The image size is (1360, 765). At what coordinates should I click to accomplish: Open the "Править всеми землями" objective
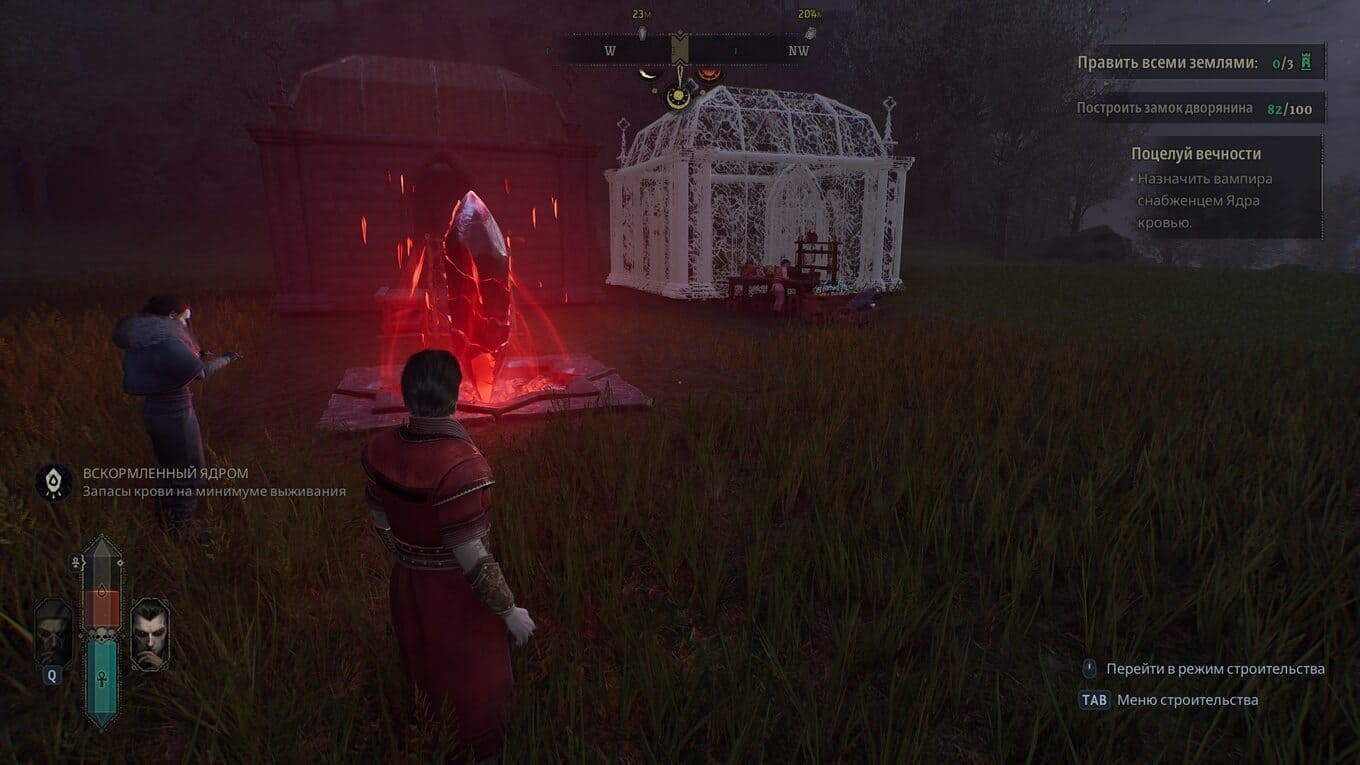click(1167, 63)
